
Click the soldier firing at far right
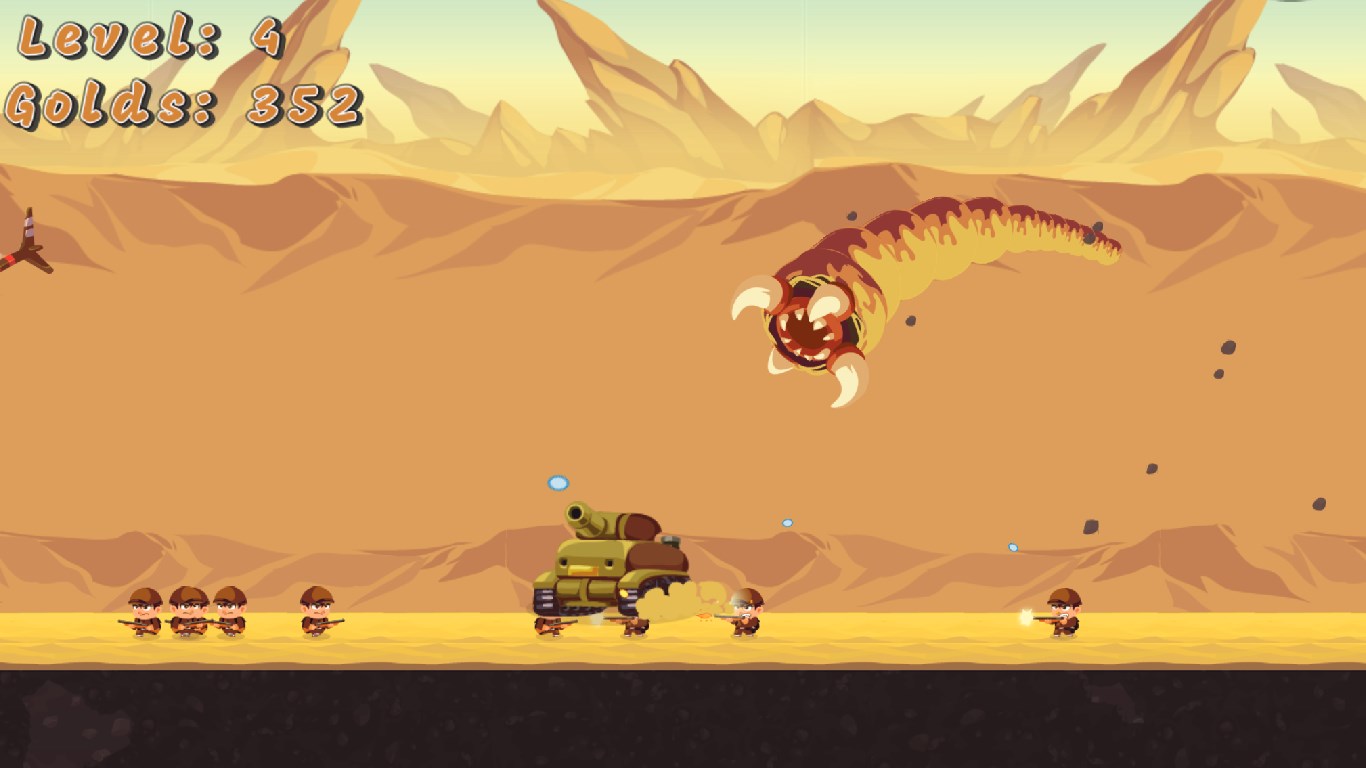click(1065, 615)
